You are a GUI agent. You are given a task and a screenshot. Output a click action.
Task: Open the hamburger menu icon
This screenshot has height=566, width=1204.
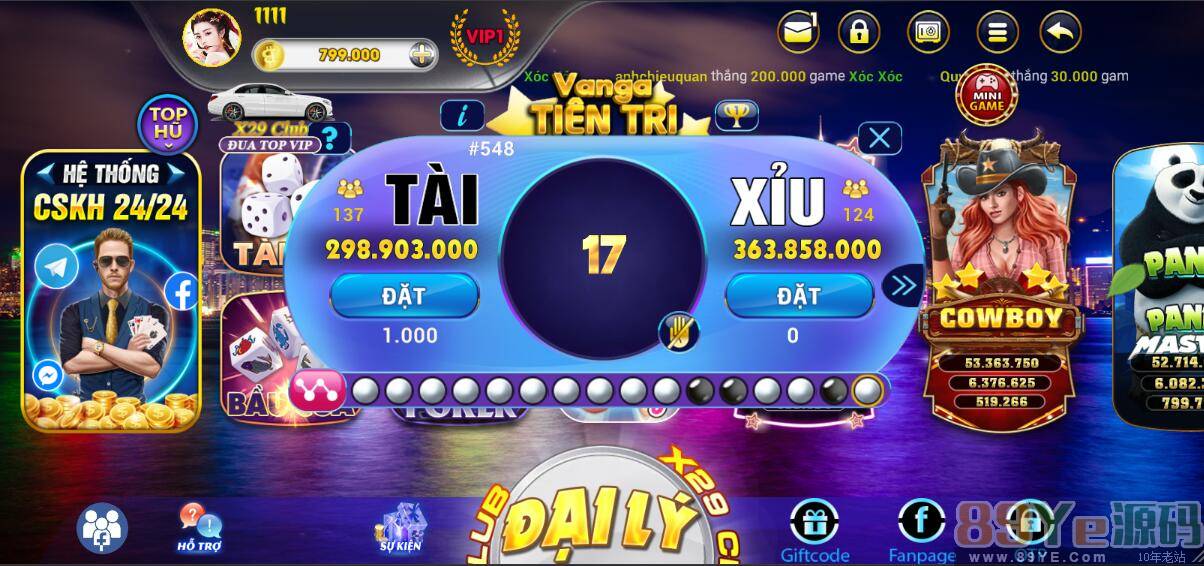(996, 32)
